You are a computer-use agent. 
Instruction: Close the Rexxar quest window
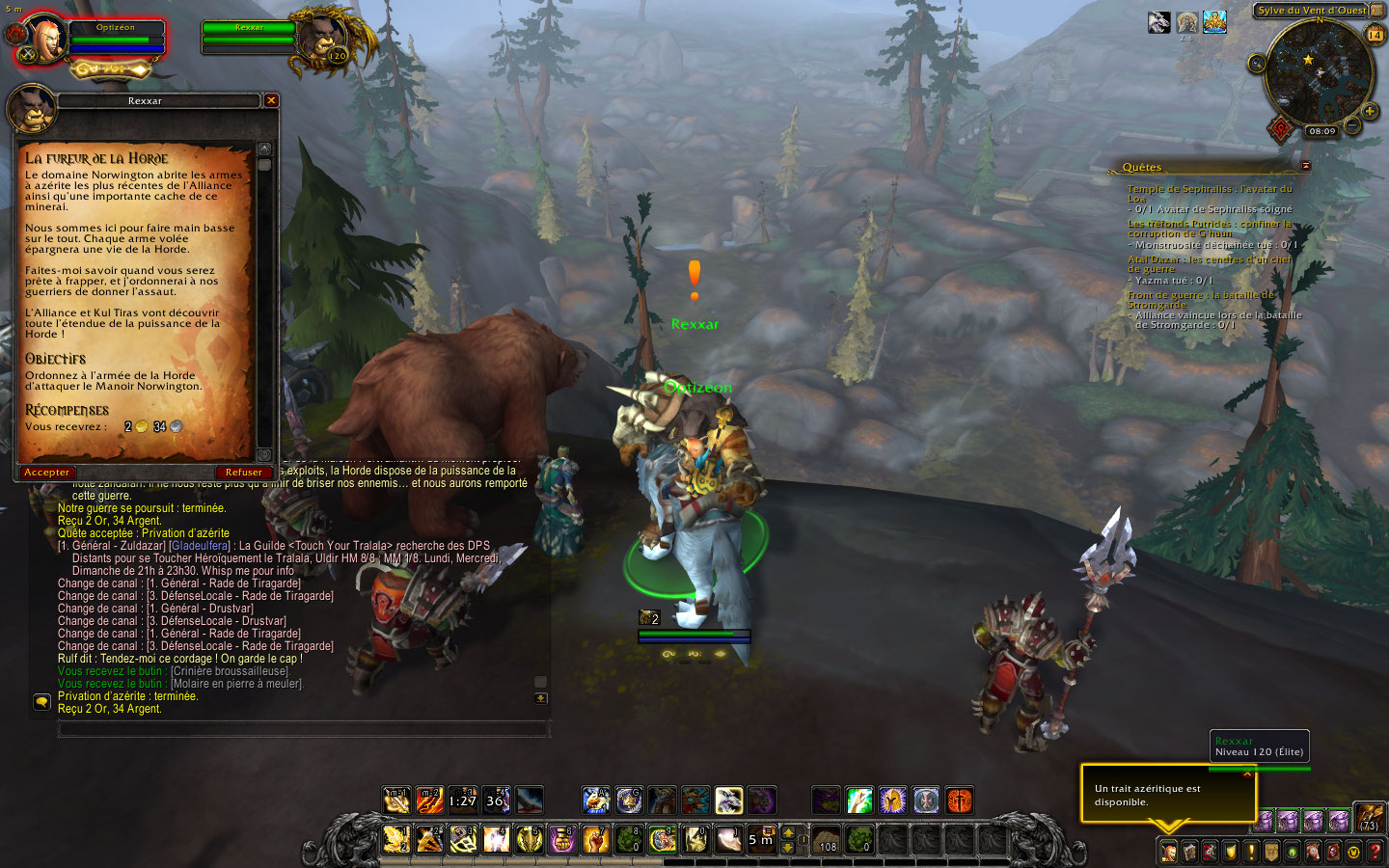click(x=271, y=100)
